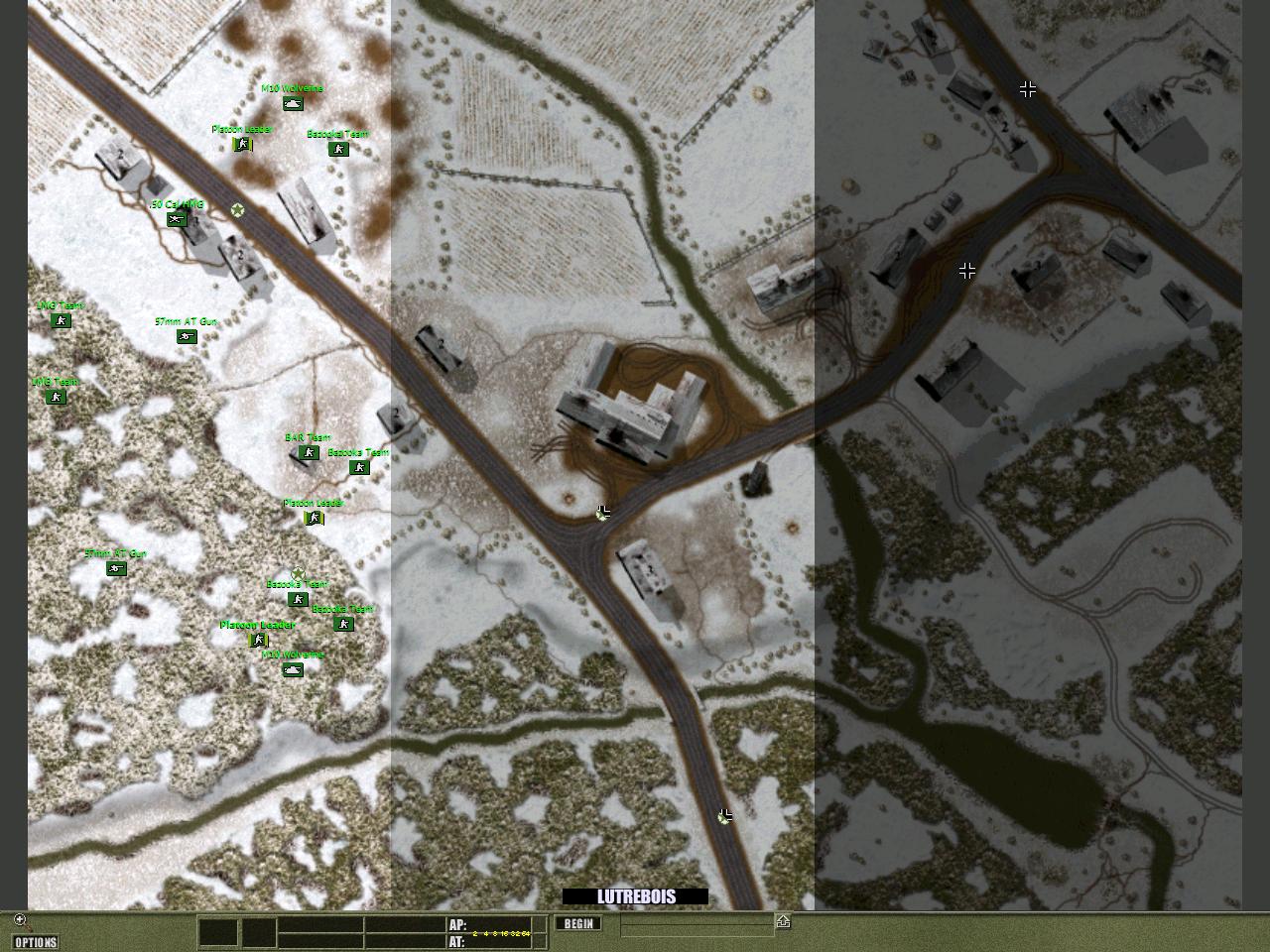
Task: Select the upper 57mm AT Gun icon
Action: click(x=185, y=337)
